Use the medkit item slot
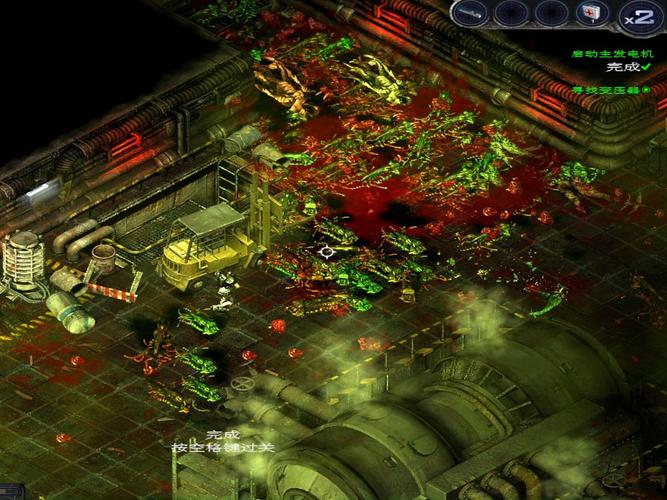Screen dimensions: 667x500 (x=589, y=13)
